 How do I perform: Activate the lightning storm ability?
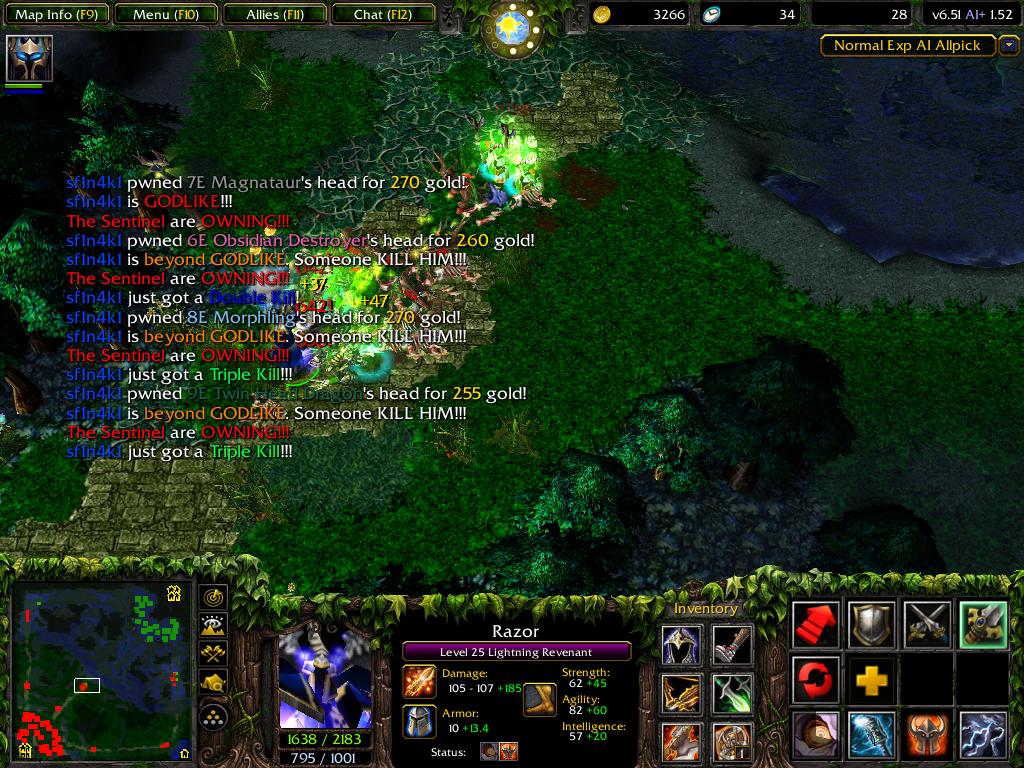tap(981, 735)
